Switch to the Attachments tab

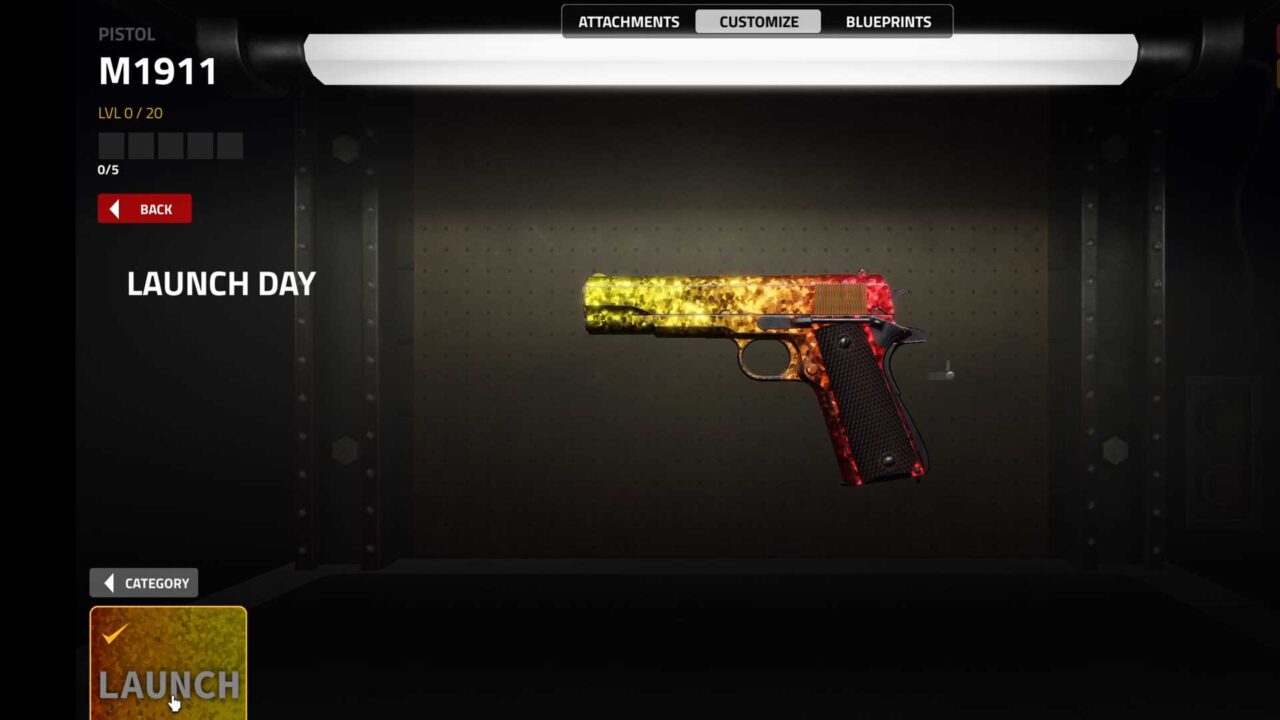pyautogui.click(x=628, y=22)
